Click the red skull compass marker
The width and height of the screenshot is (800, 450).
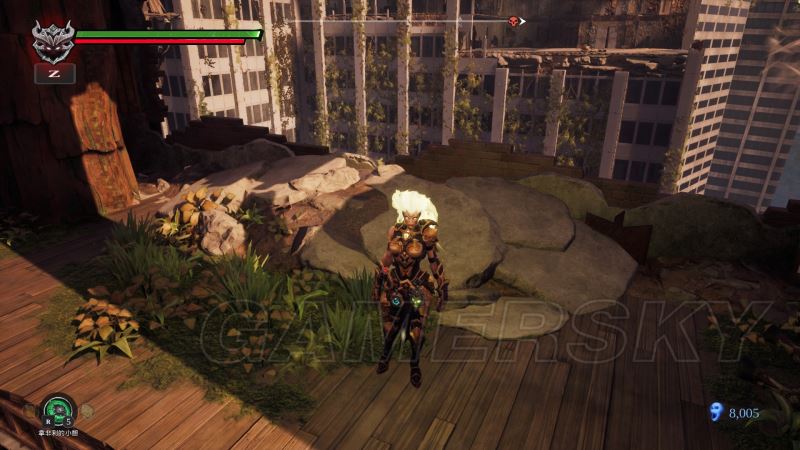coord(515,21)
